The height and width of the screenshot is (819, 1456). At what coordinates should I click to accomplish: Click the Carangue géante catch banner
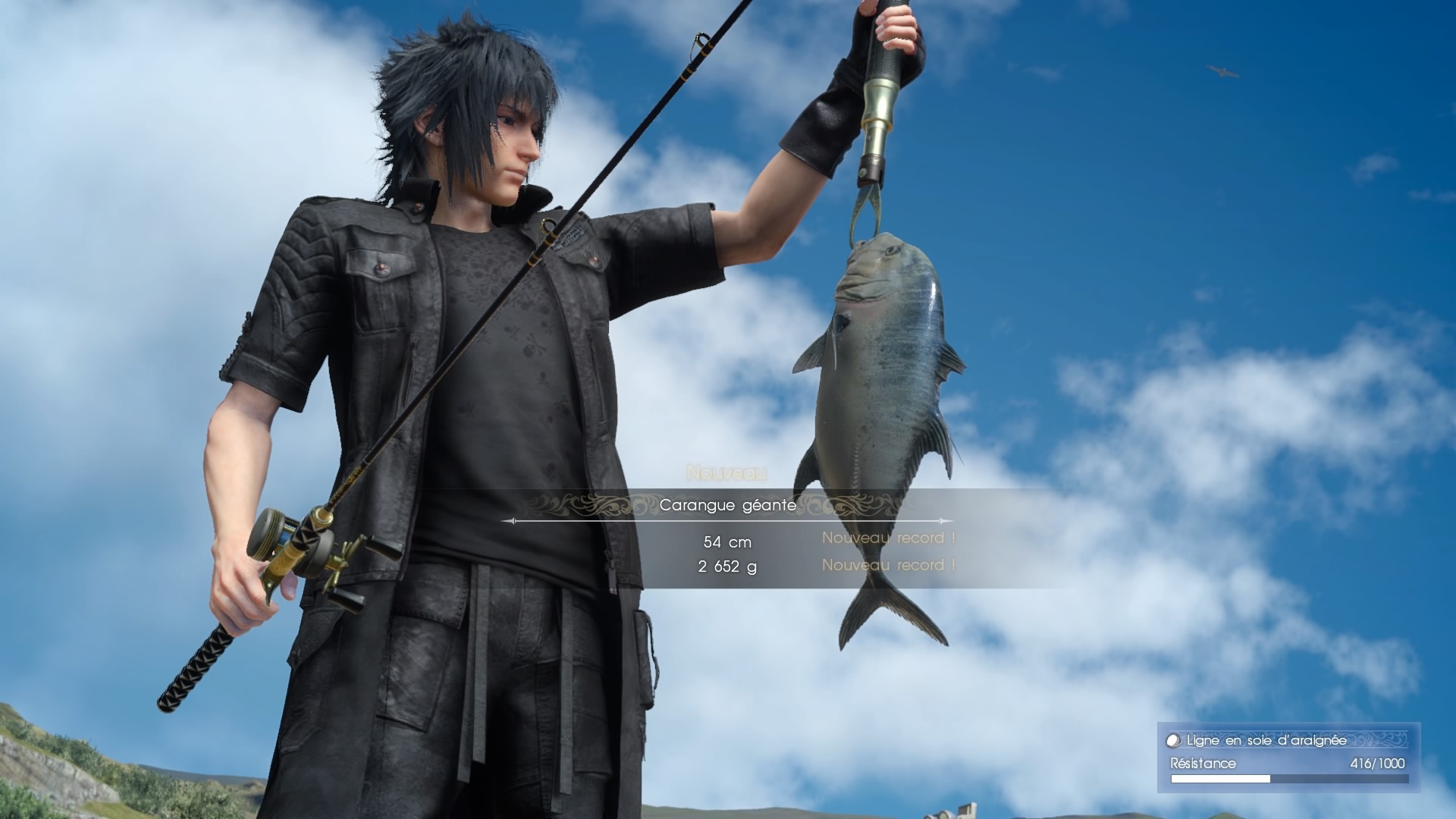[x=727, y=505]
